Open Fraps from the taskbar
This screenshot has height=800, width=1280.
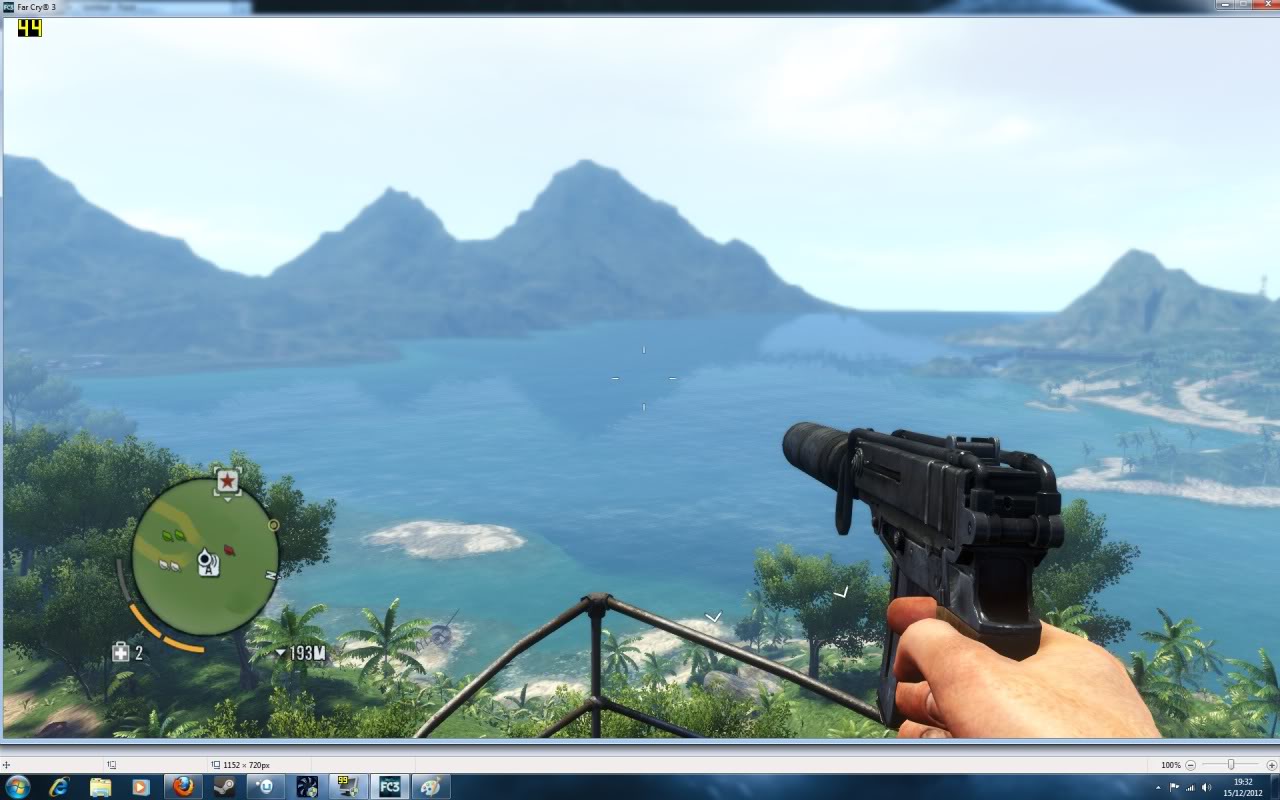point(347,786)
